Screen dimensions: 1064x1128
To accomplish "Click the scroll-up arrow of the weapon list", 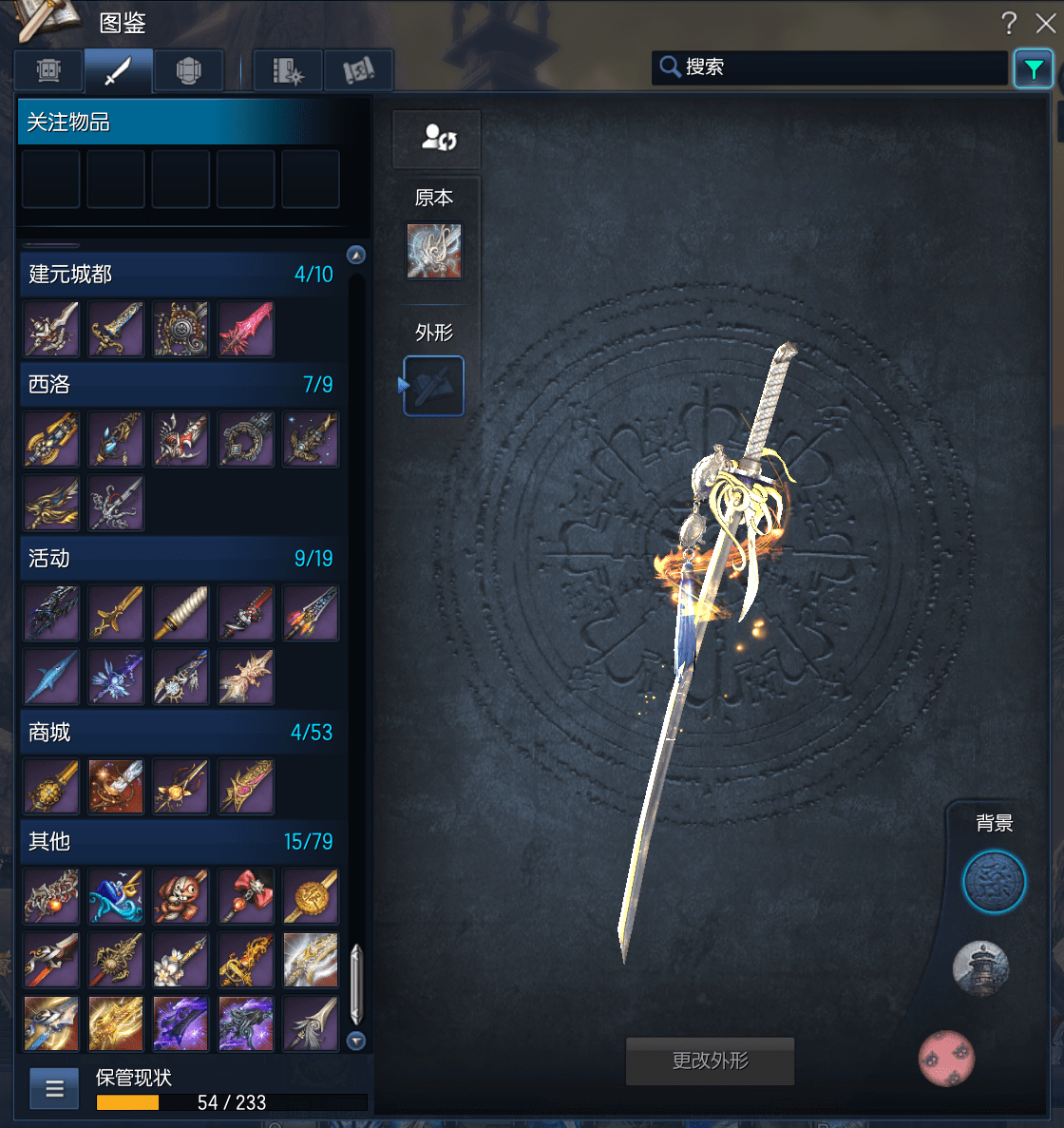I will pos(356,255).
